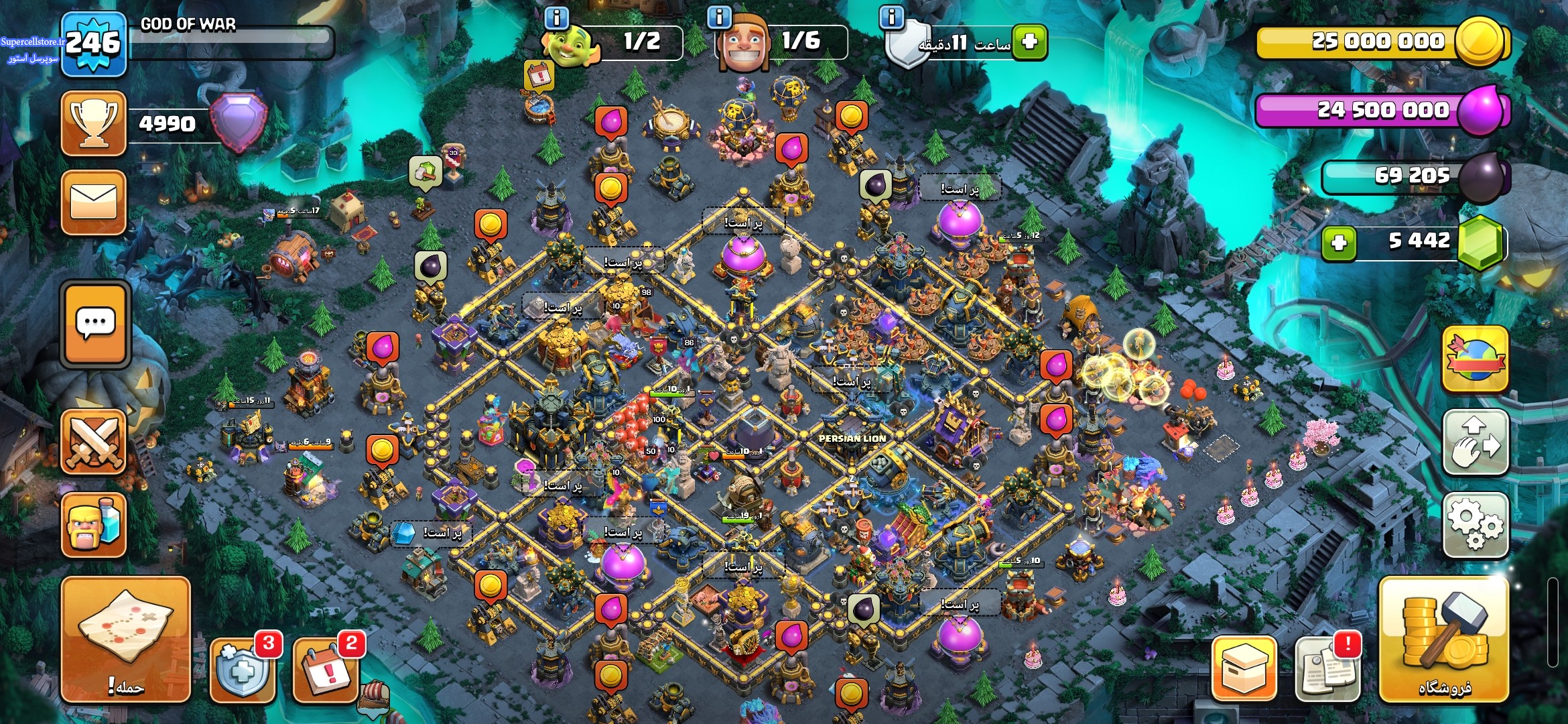Open the calendar events button

click(326, 669)
